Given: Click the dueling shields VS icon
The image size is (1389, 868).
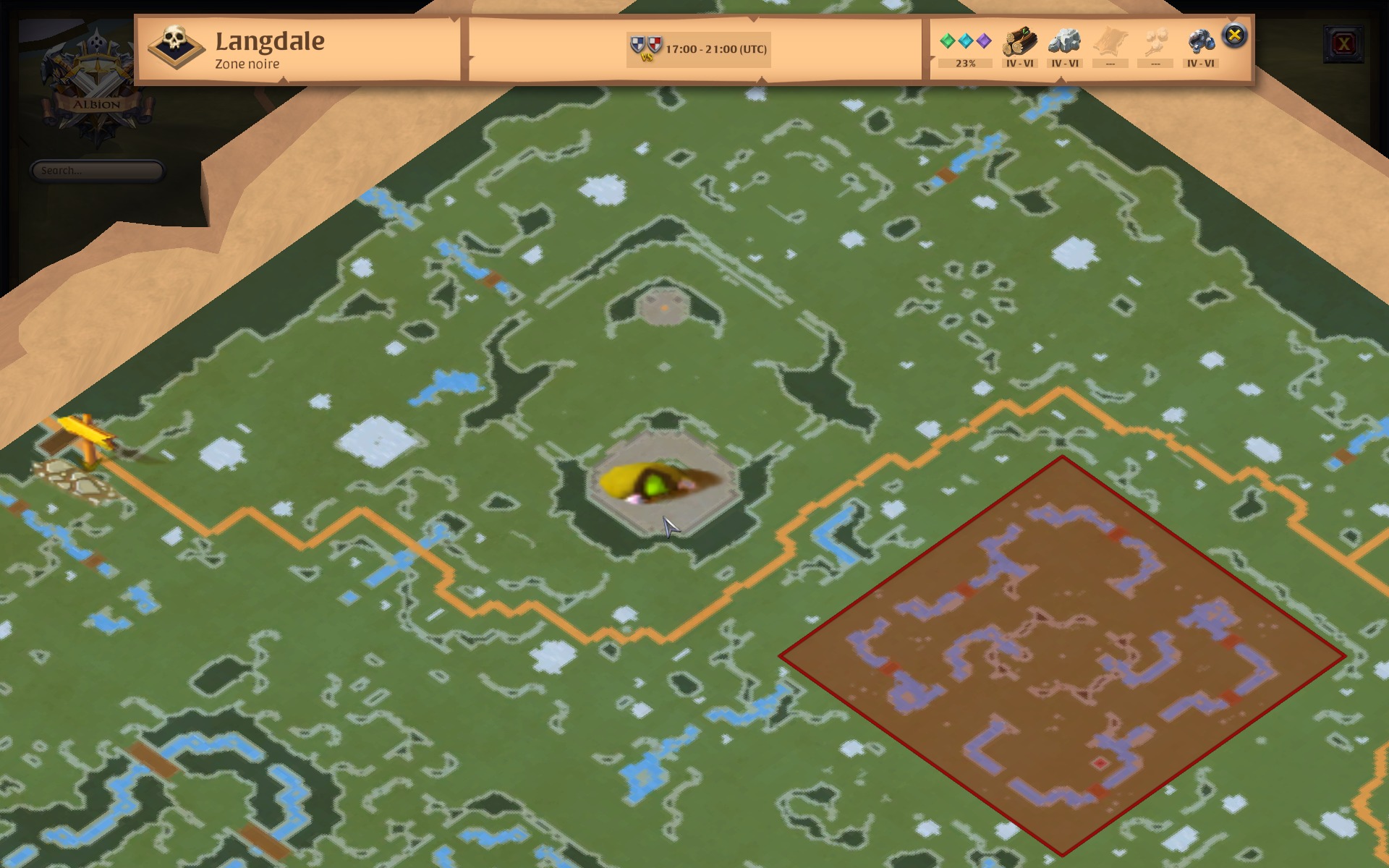Looking at the screenshot, I should coord(646,46).
